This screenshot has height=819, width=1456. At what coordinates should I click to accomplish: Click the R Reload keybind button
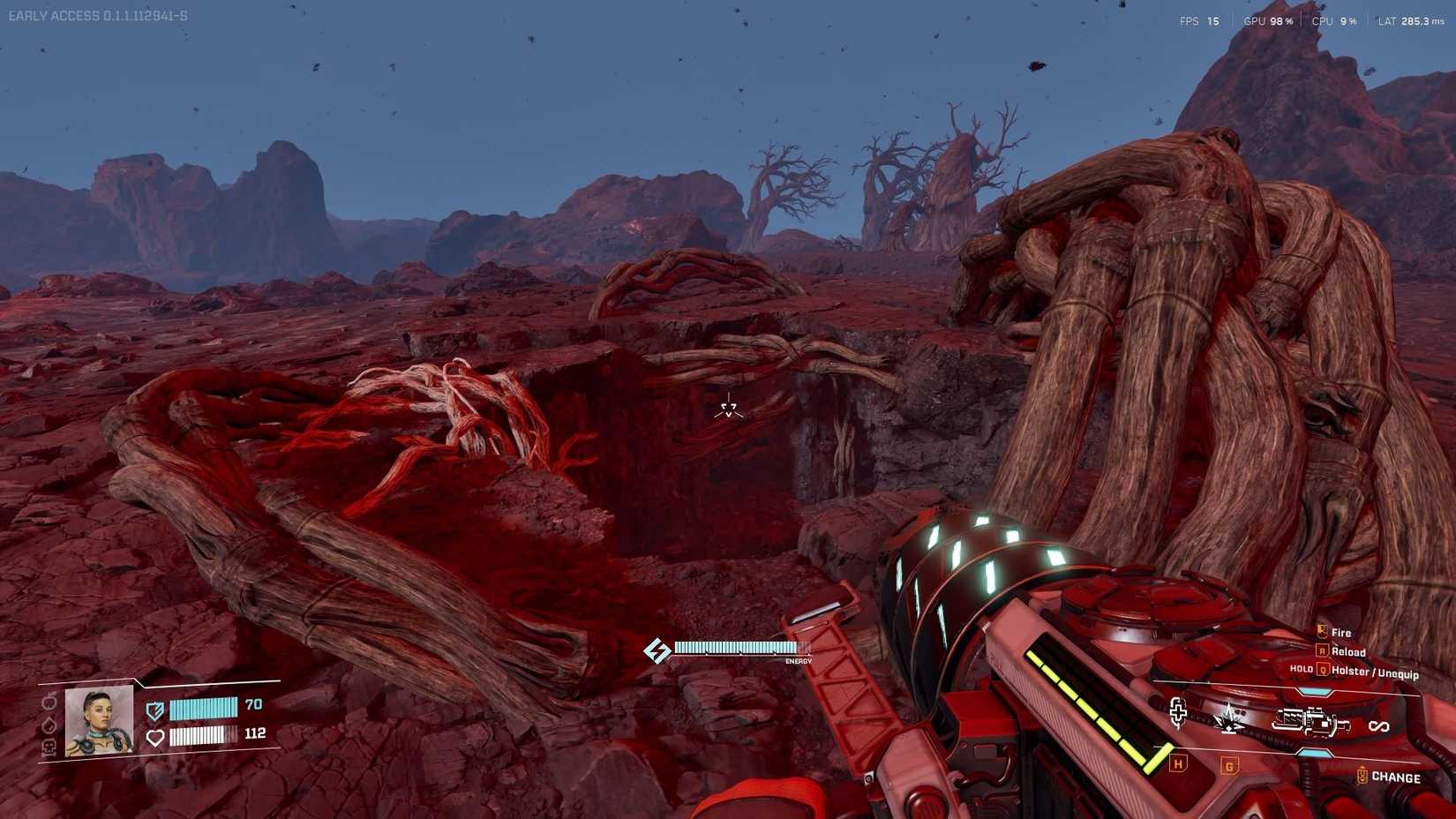point(1322,651)
